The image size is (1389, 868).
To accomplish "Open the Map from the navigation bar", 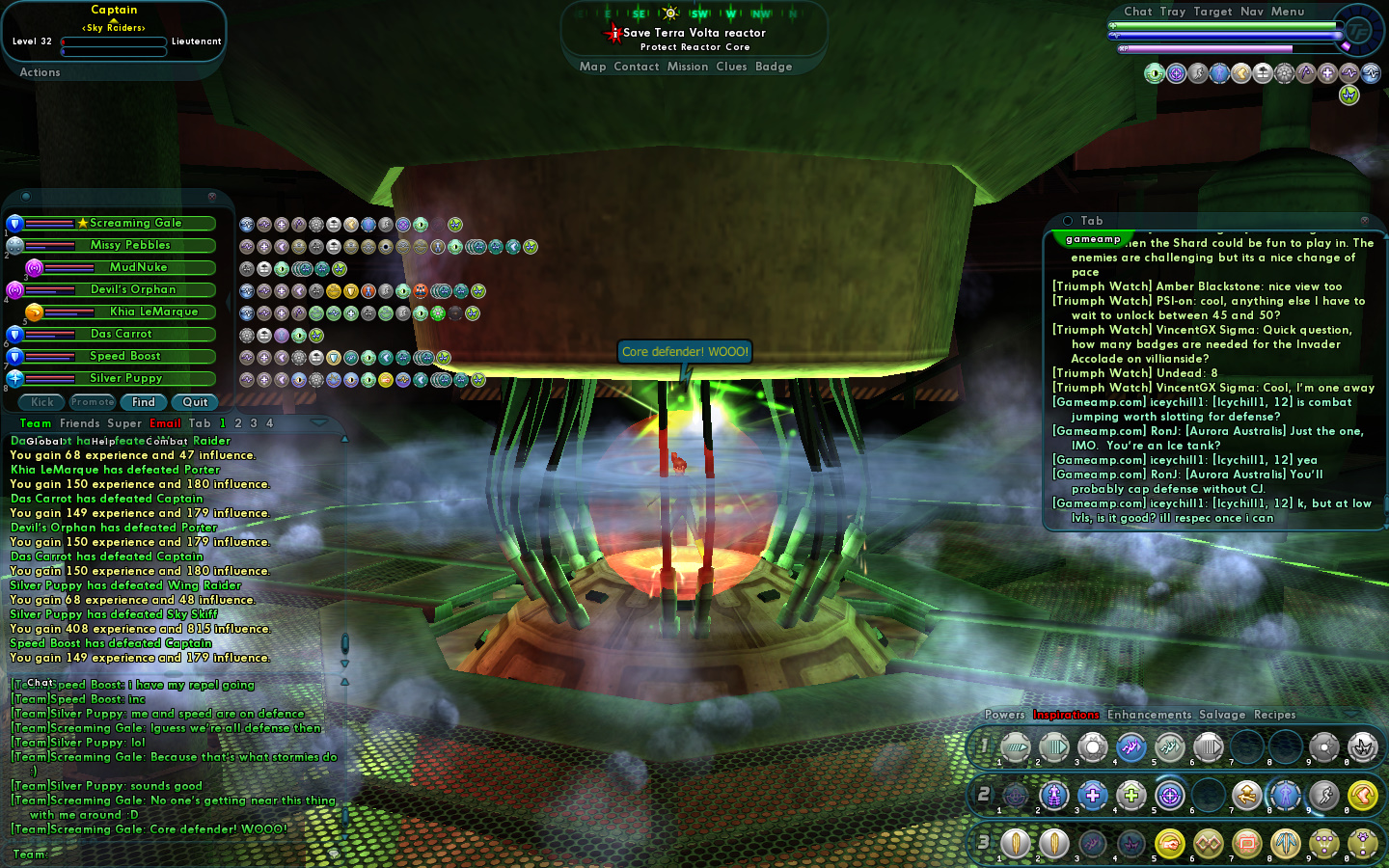I will [x=592, y=67].
